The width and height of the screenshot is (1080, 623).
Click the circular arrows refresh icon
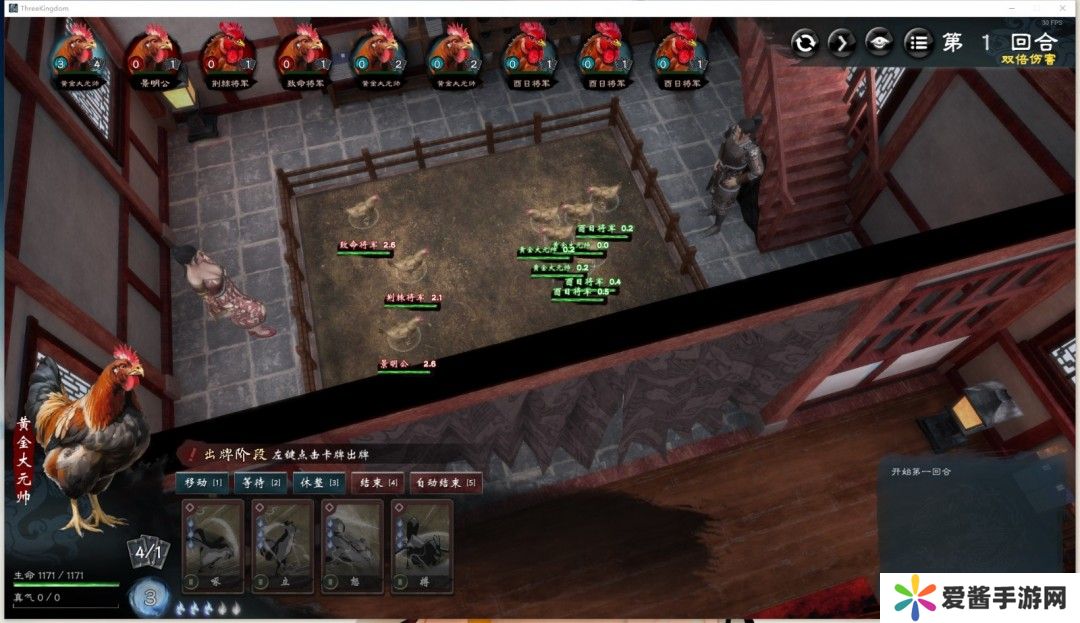[x=805, y=43]
